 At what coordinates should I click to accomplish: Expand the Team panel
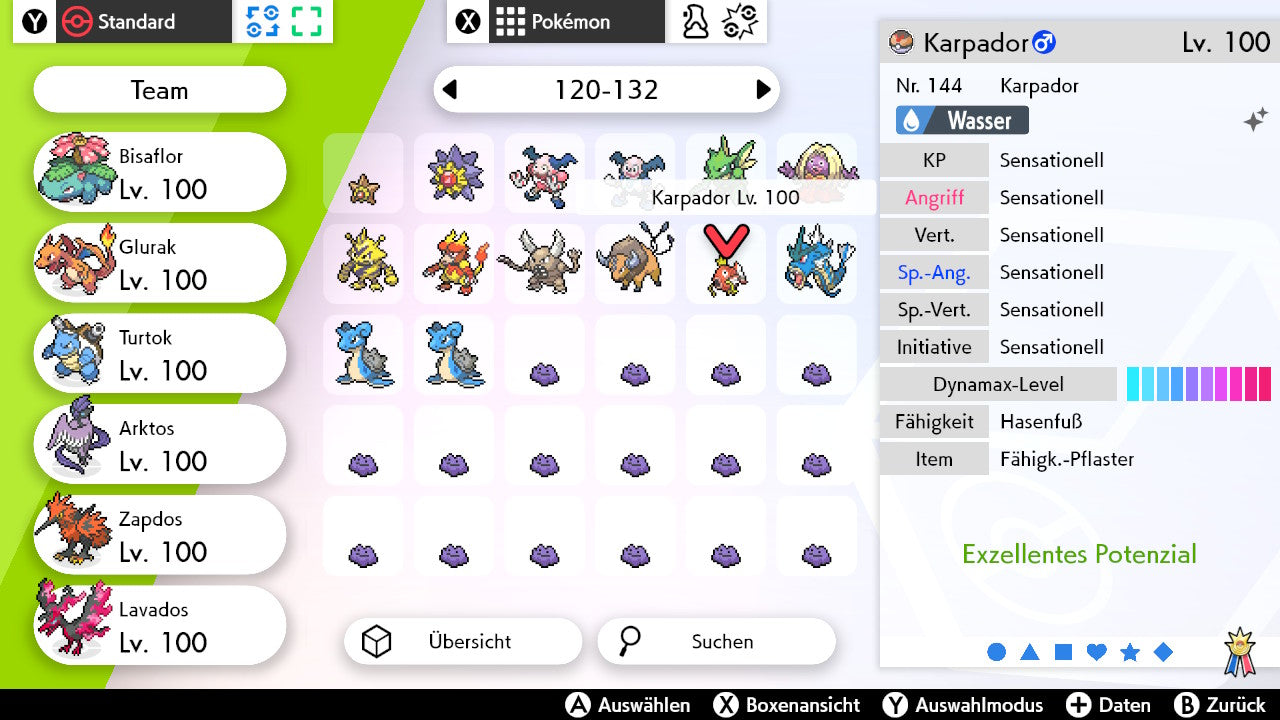coord(159,90)
